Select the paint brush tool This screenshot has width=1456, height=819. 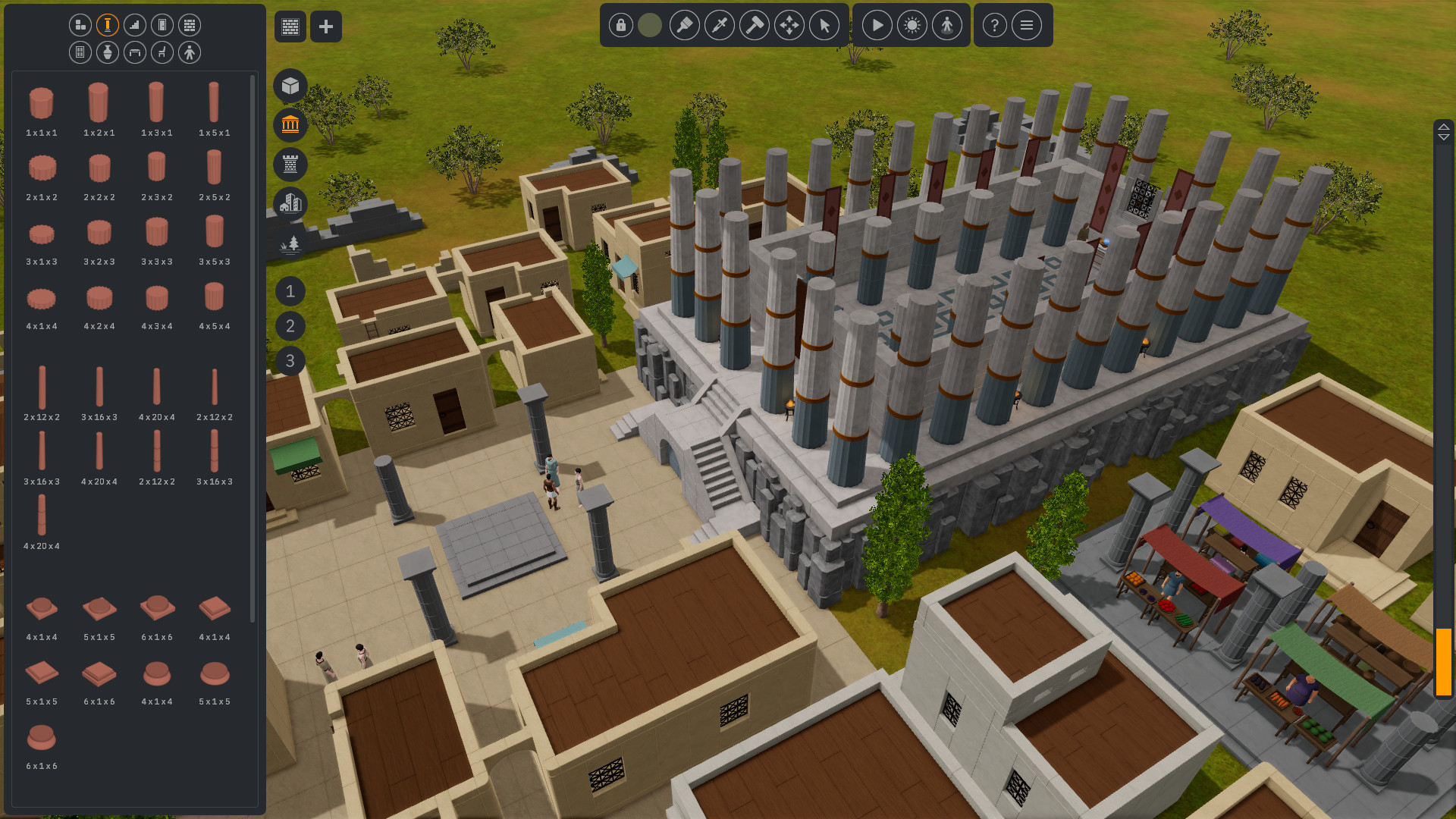(x=685, y=25)
